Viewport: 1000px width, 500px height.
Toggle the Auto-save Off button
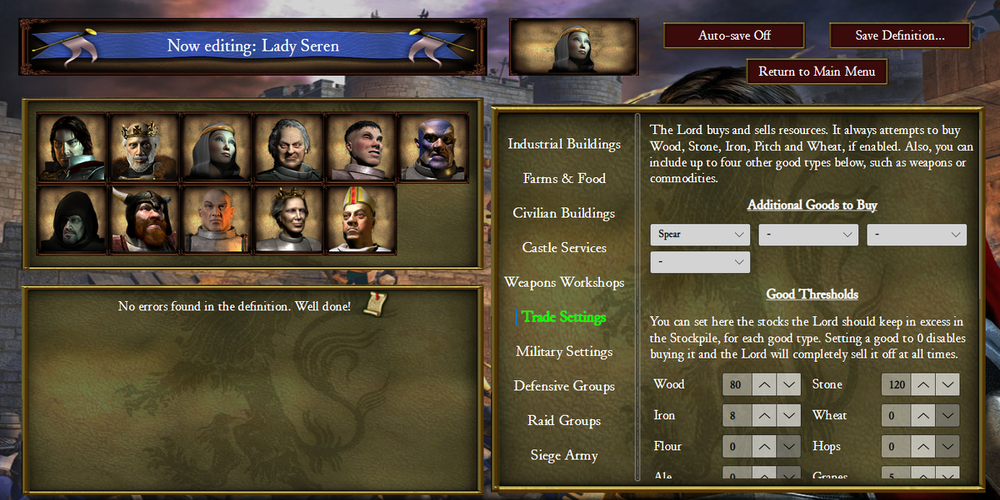tap(734, 35)
